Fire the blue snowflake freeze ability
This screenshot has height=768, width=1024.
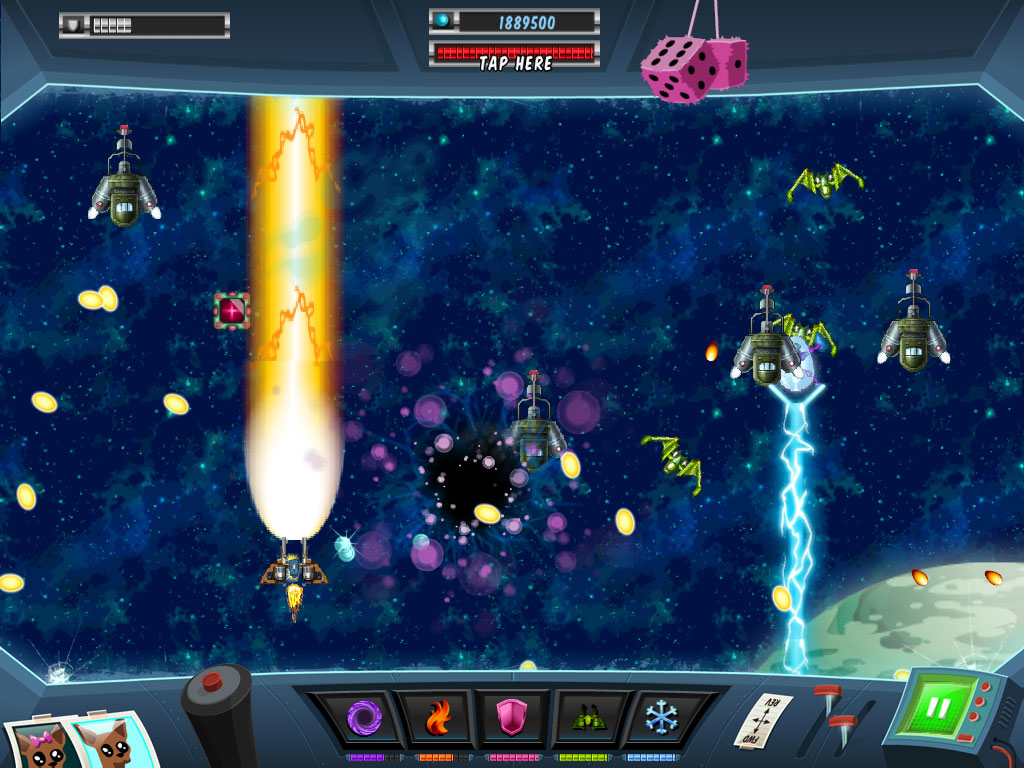tap(660, 717)
